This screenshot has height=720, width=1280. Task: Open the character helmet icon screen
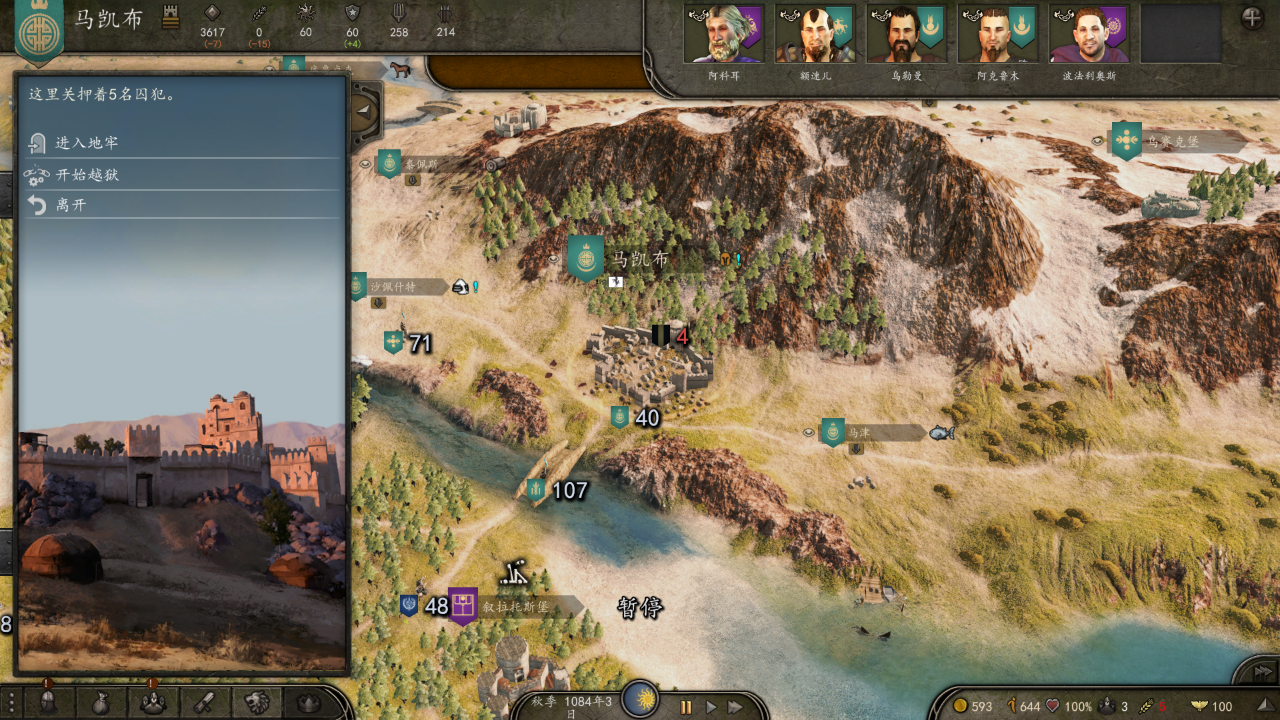[47, 703]
